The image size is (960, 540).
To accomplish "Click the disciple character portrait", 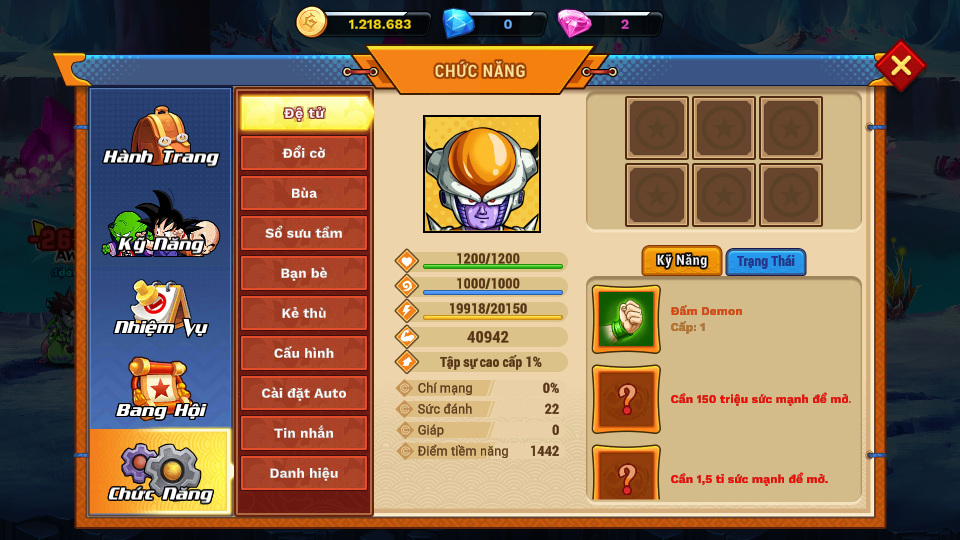I will click(x=482, y=174).
